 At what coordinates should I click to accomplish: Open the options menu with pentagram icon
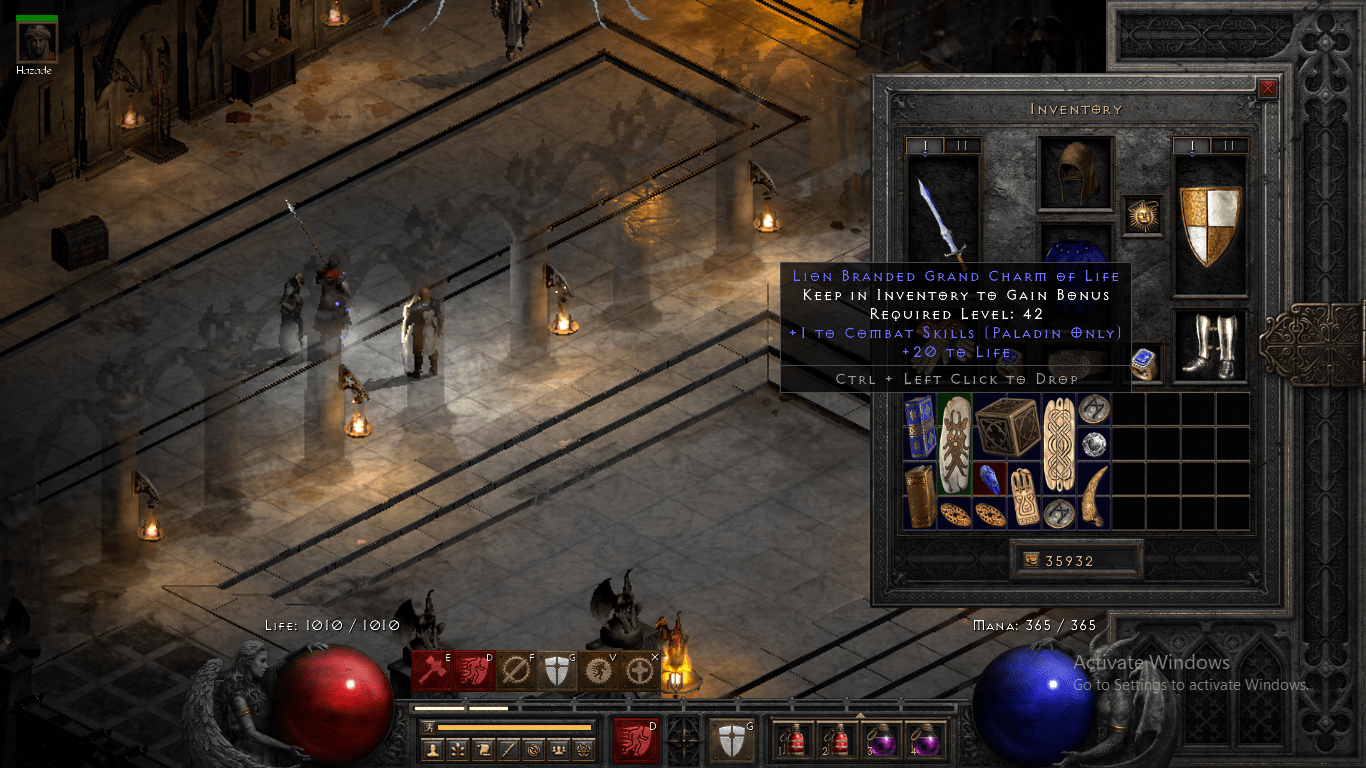tap(583, 750)
